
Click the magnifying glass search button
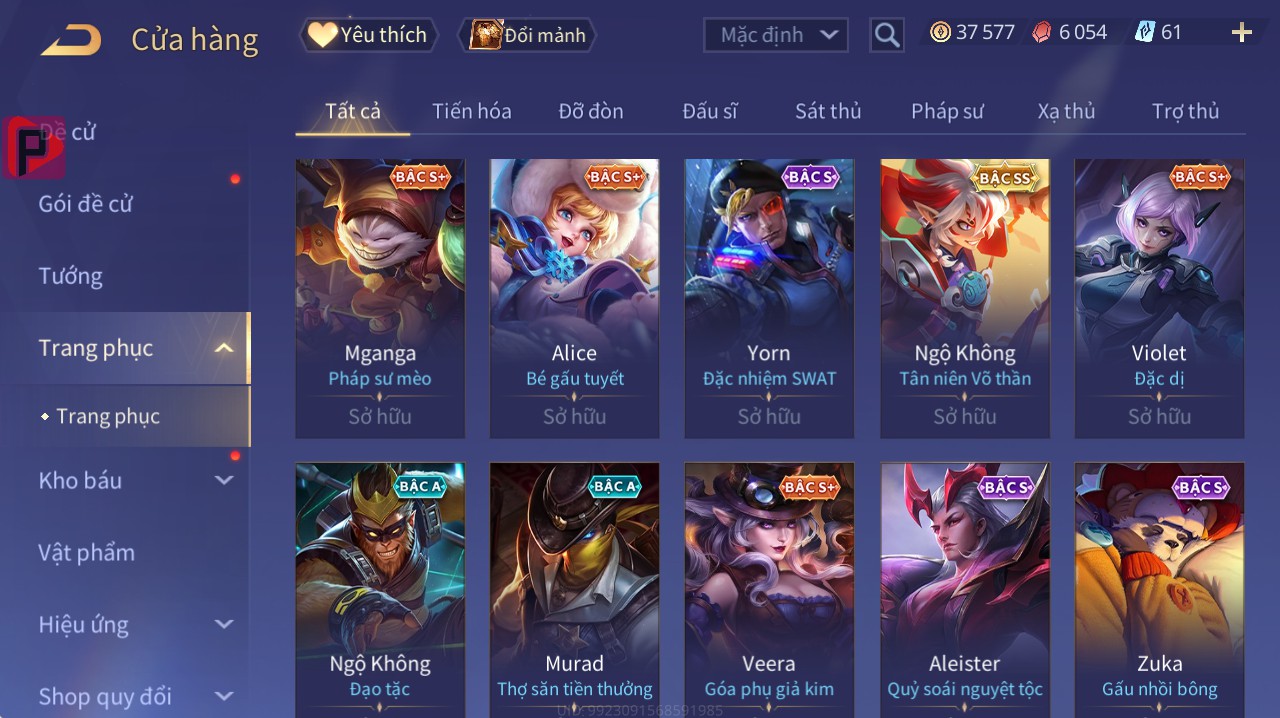point(886,35)
